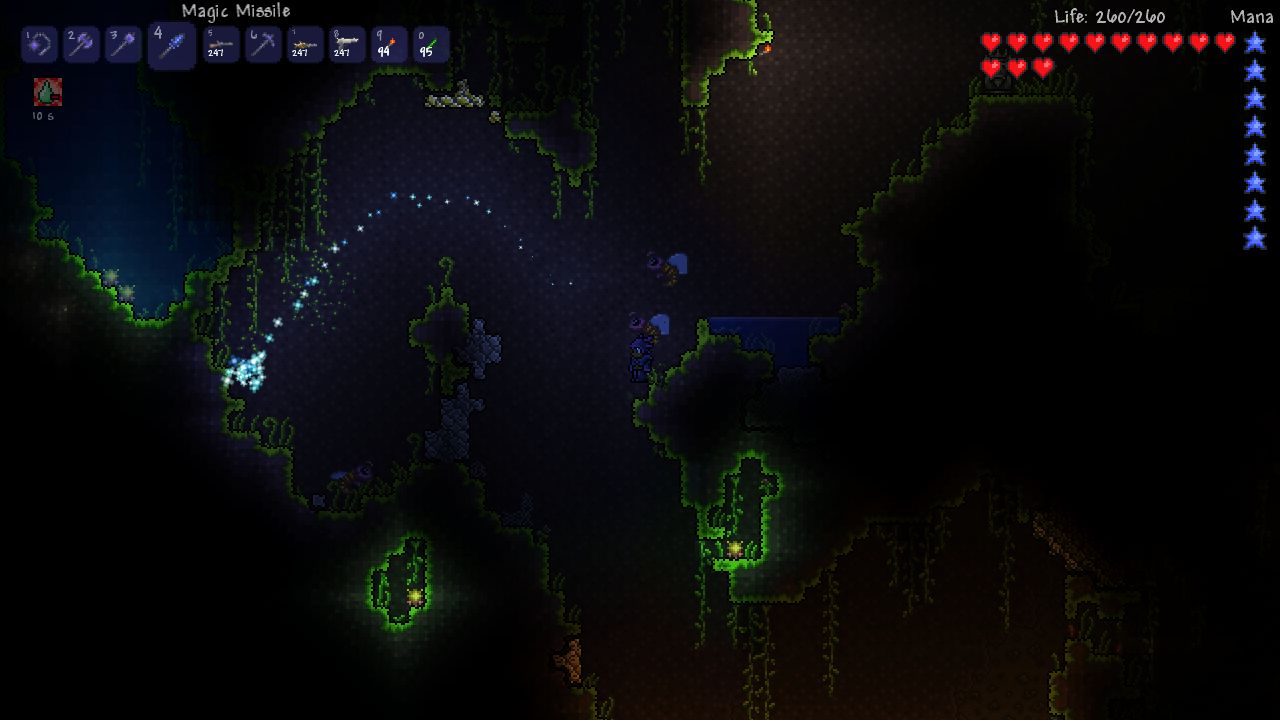Select the flail weapon in hotbar slot 3
This screenshot has height=720, width=1280.
click(122, 44)
